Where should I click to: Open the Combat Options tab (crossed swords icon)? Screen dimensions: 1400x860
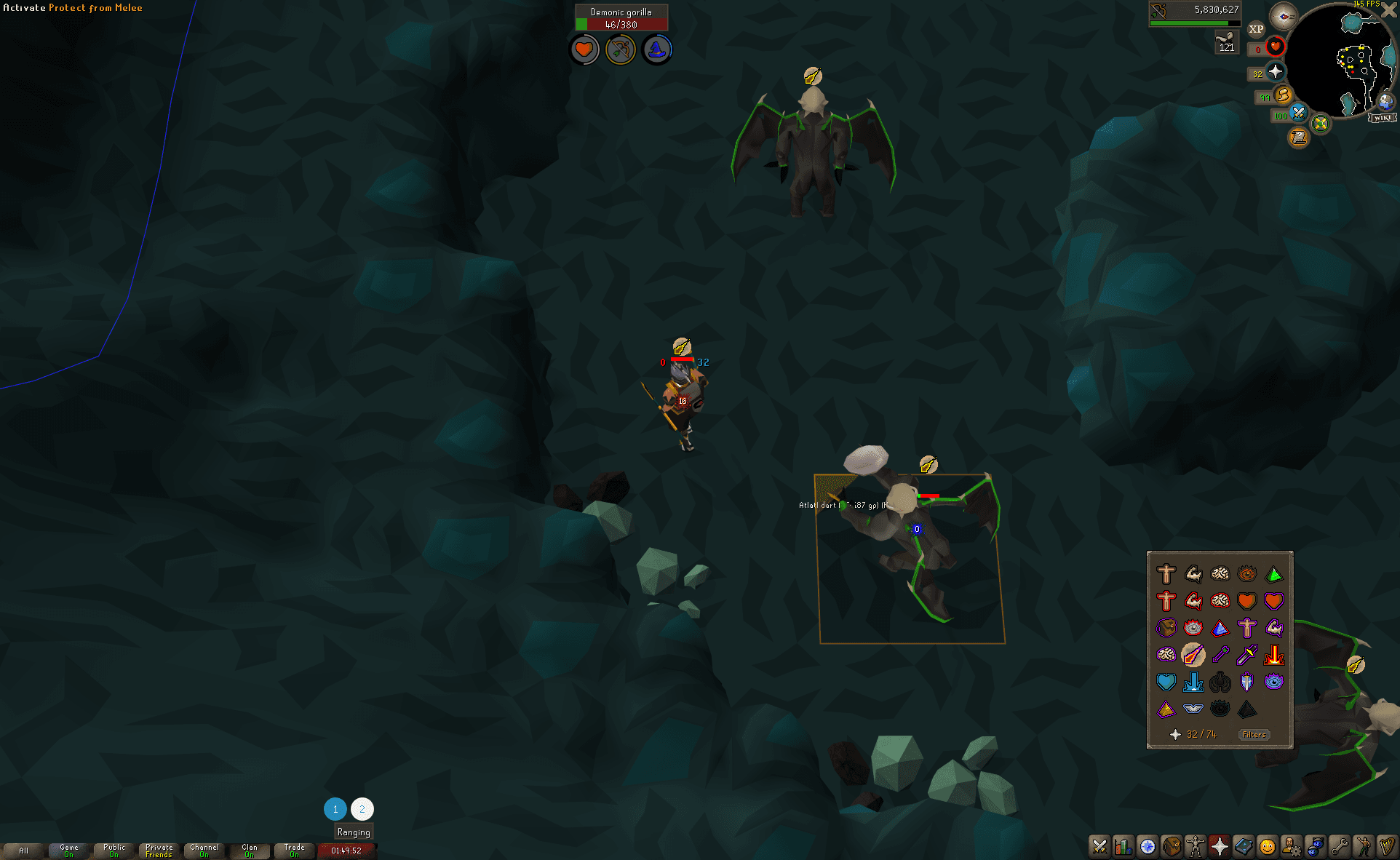pos(1098,846)
